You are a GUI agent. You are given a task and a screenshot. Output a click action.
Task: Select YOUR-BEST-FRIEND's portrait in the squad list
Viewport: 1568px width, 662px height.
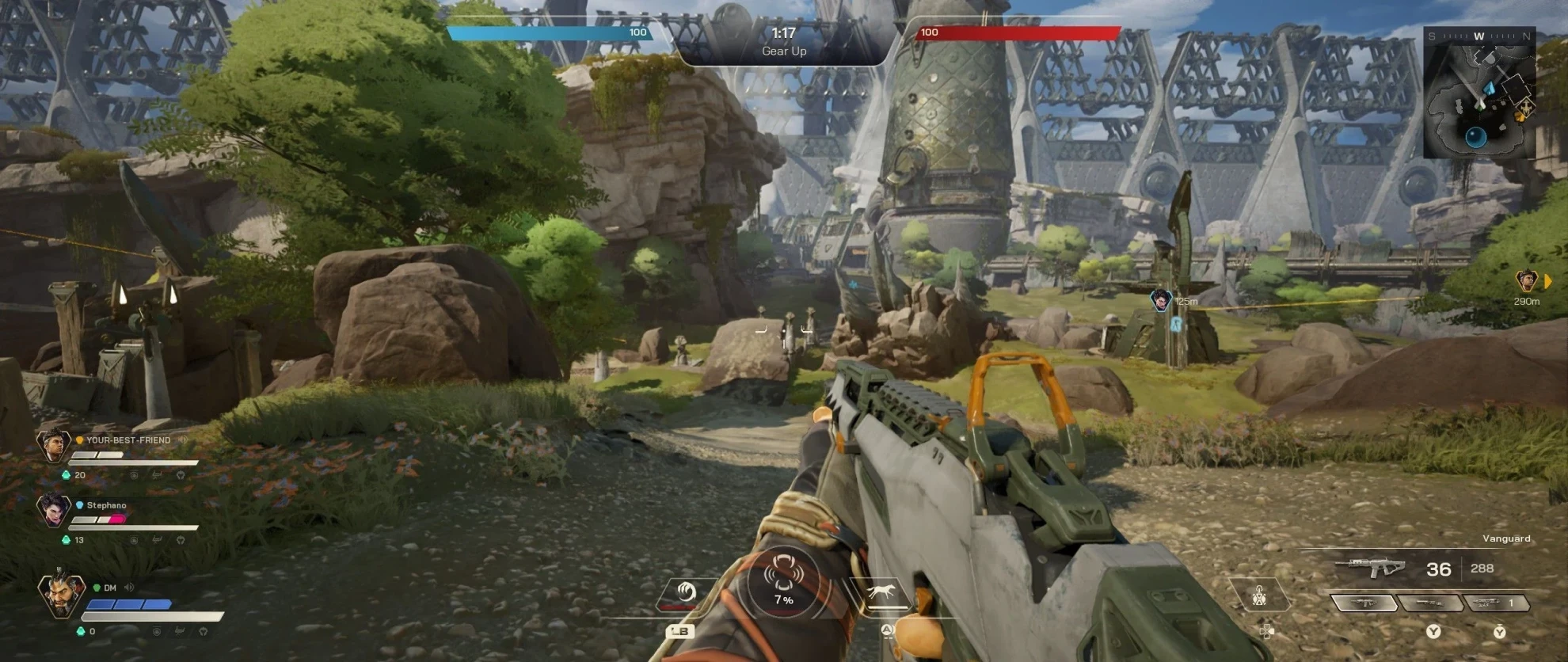point(53,445)
